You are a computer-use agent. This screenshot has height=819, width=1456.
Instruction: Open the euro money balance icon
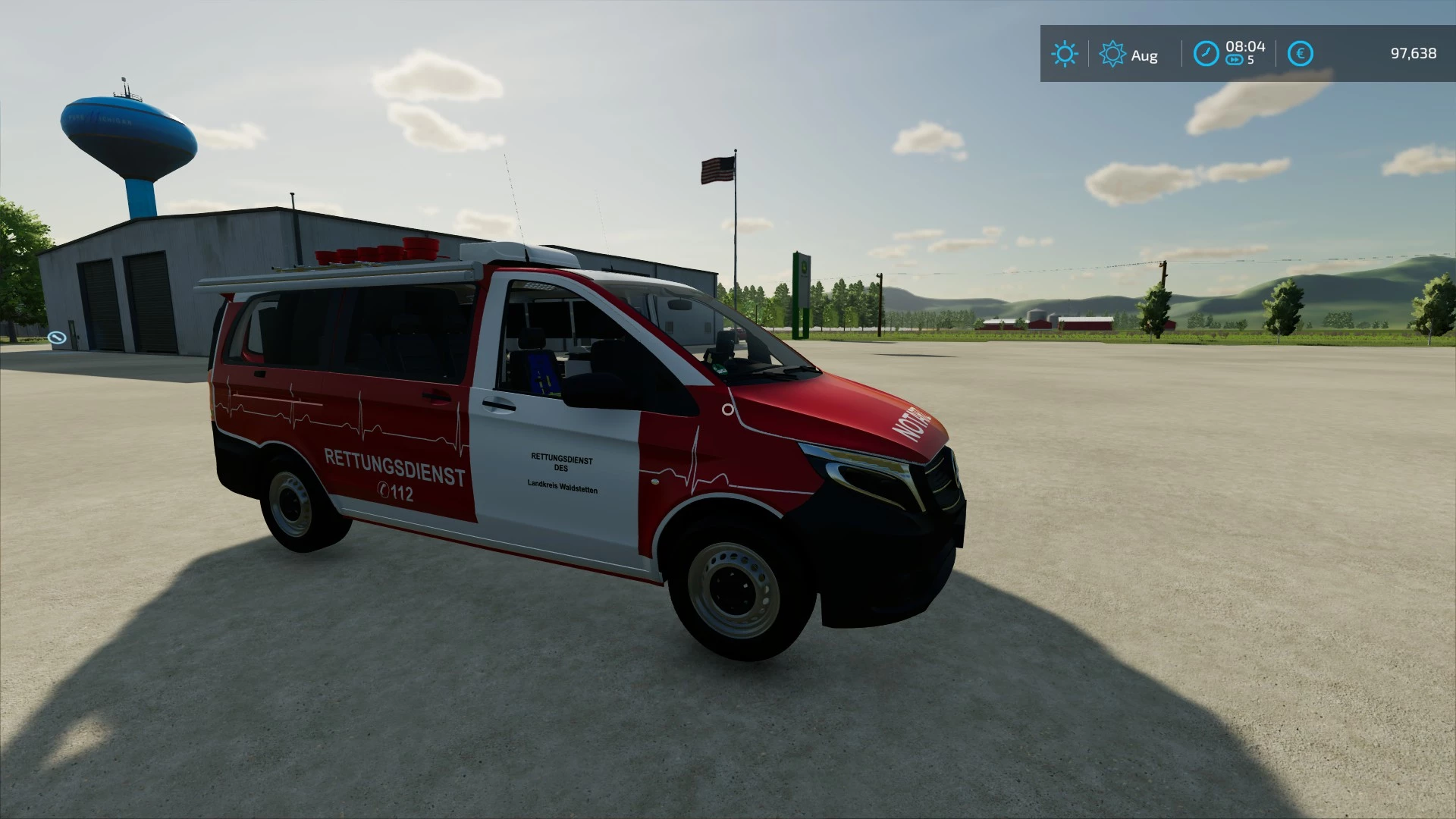click(1300, 54)
